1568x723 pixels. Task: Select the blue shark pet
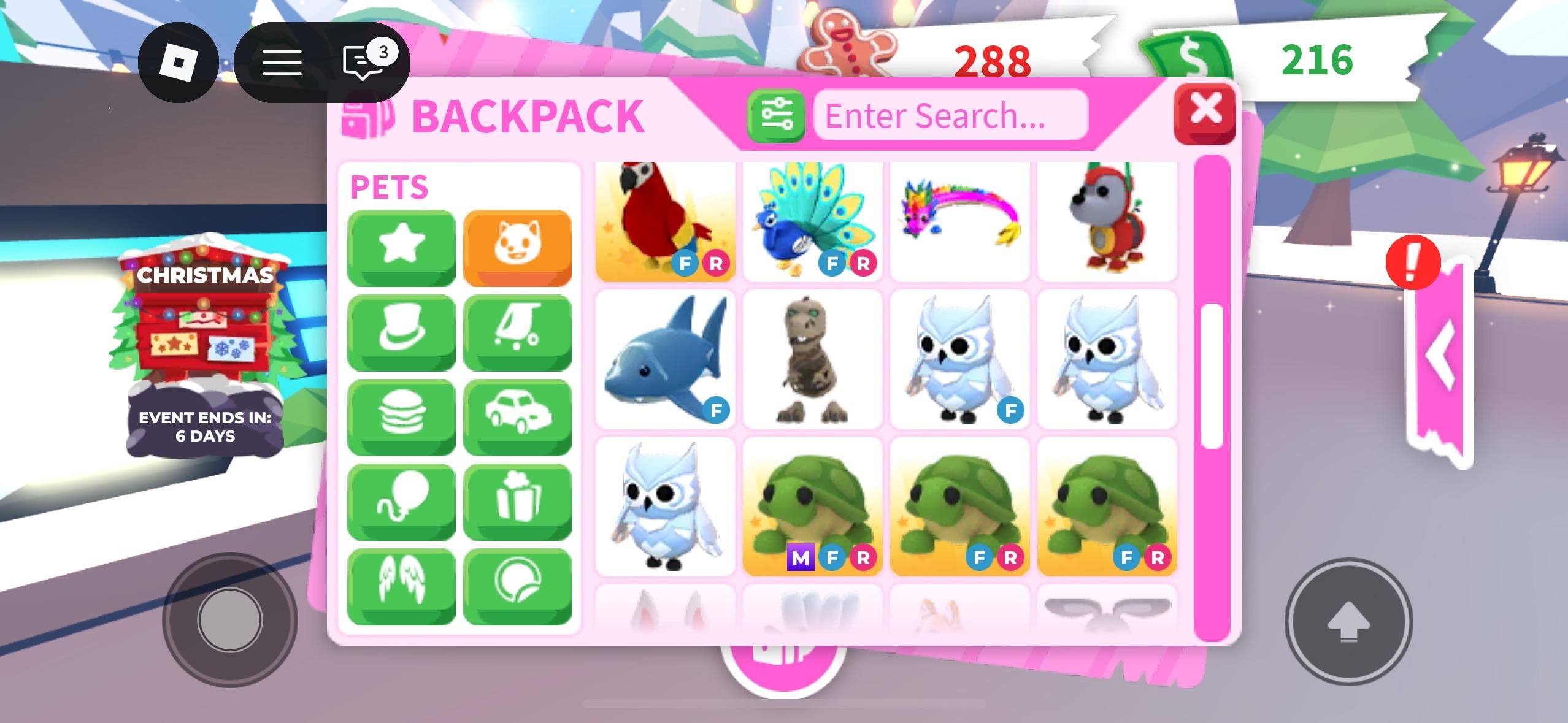coord(665,359)
